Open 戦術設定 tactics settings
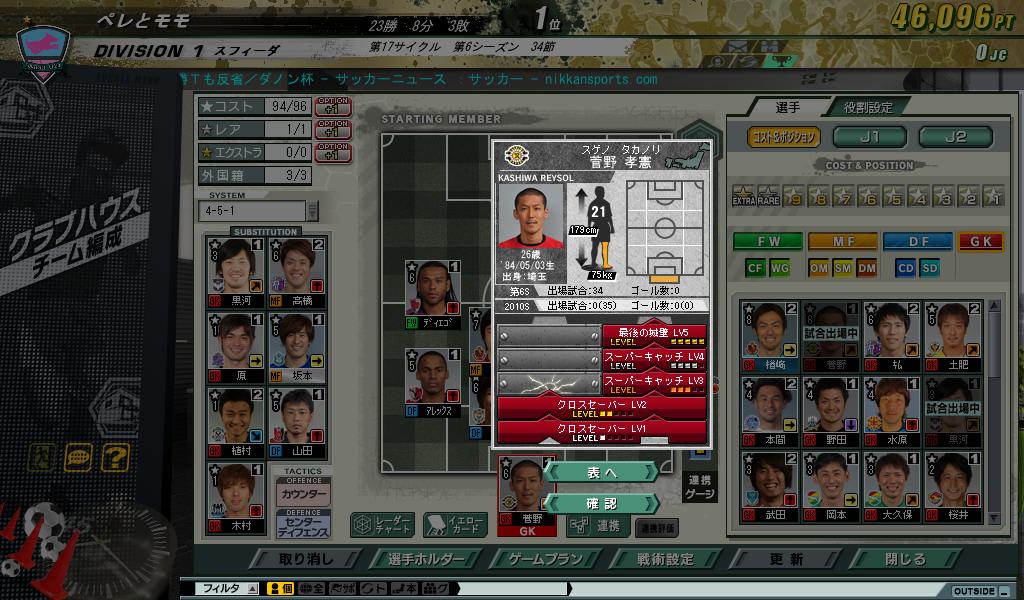Viewport: 1024px width, 600px height. click(x=665, y=559)
